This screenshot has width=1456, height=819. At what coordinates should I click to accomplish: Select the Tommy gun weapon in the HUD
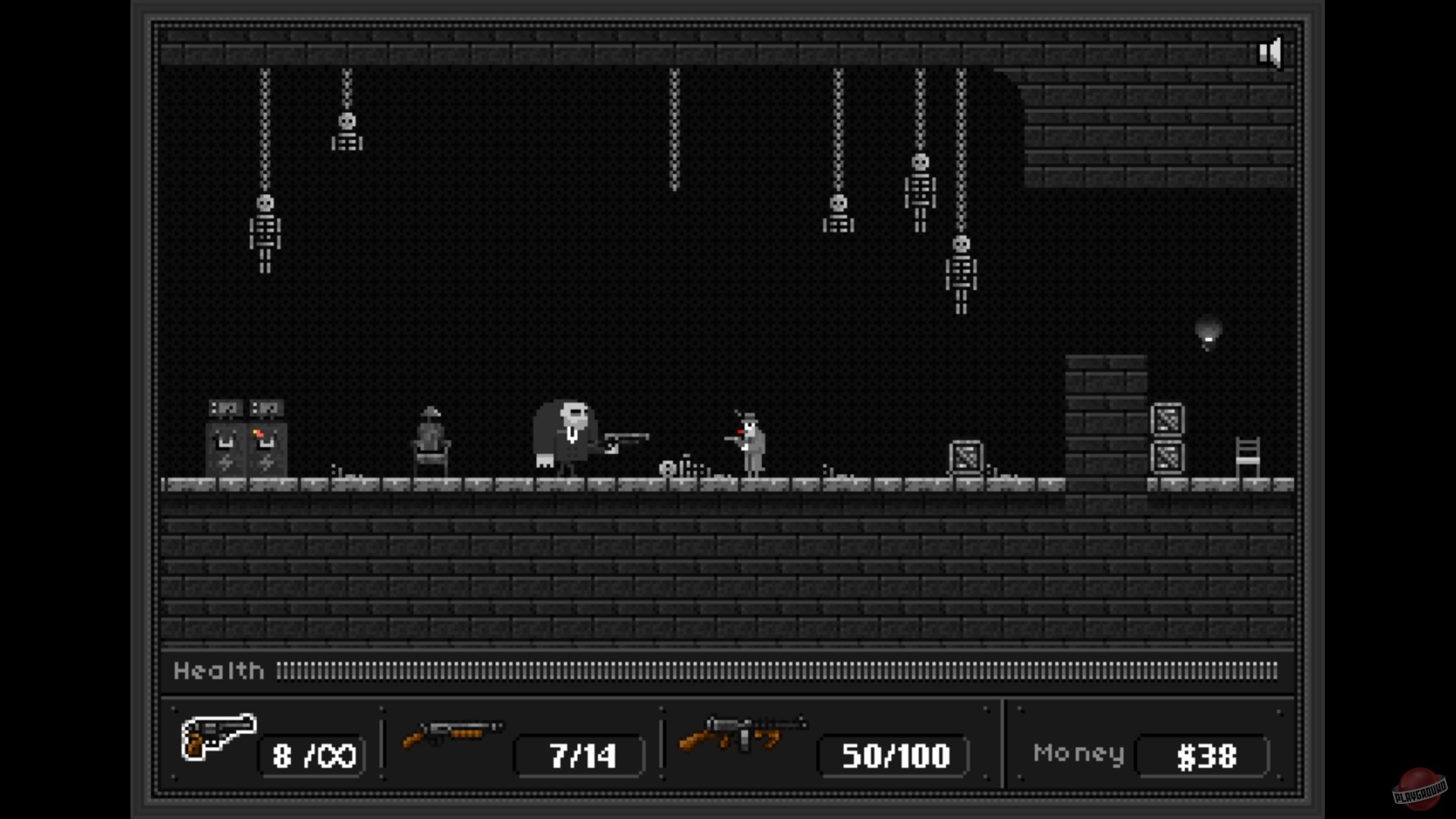[x=739, y=736]
